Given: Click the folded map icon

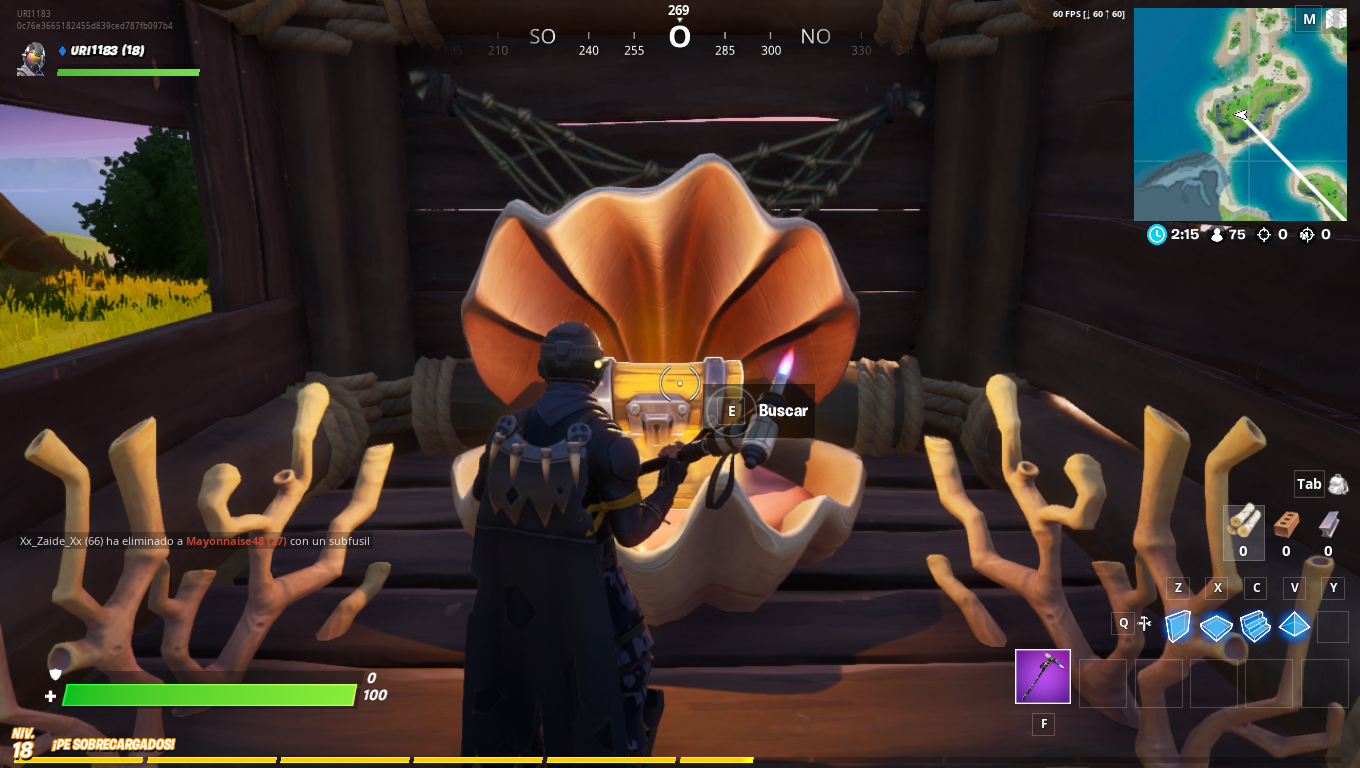Looking at the screenshot, I should (1336, 19).
